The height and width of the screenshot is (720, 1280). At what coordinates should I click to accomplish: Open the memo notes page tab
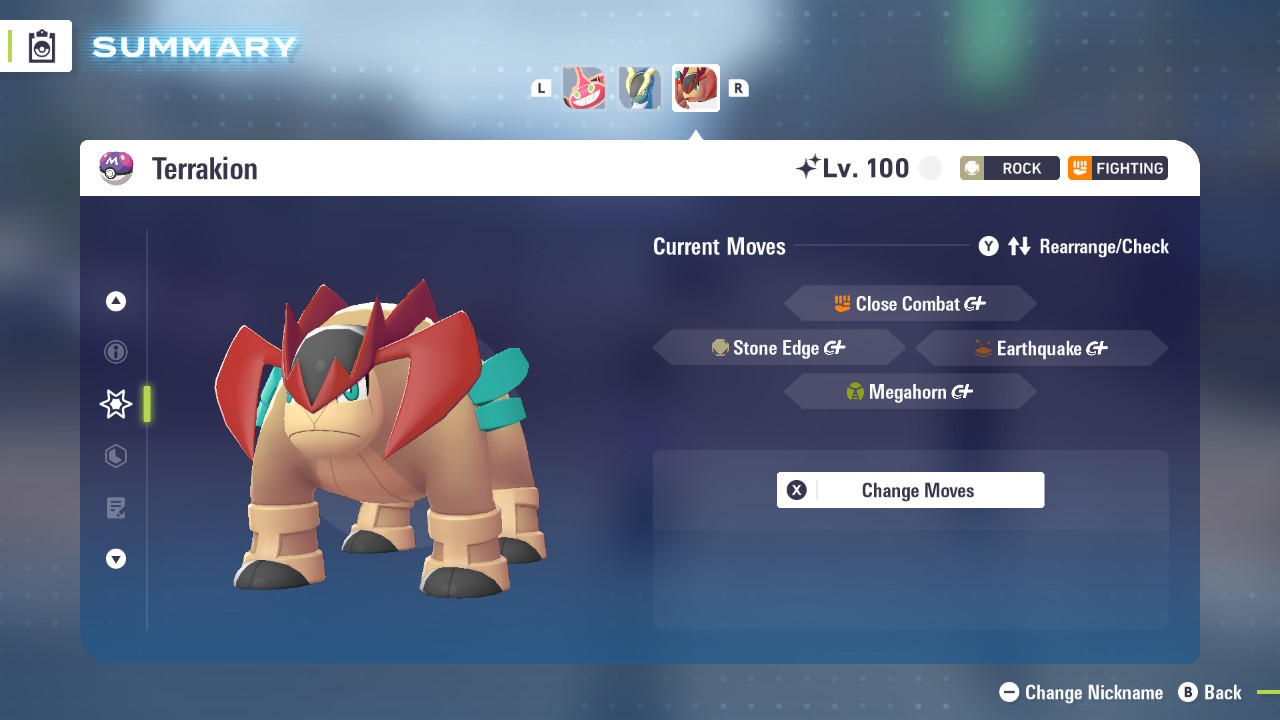[x=116, y=508]
